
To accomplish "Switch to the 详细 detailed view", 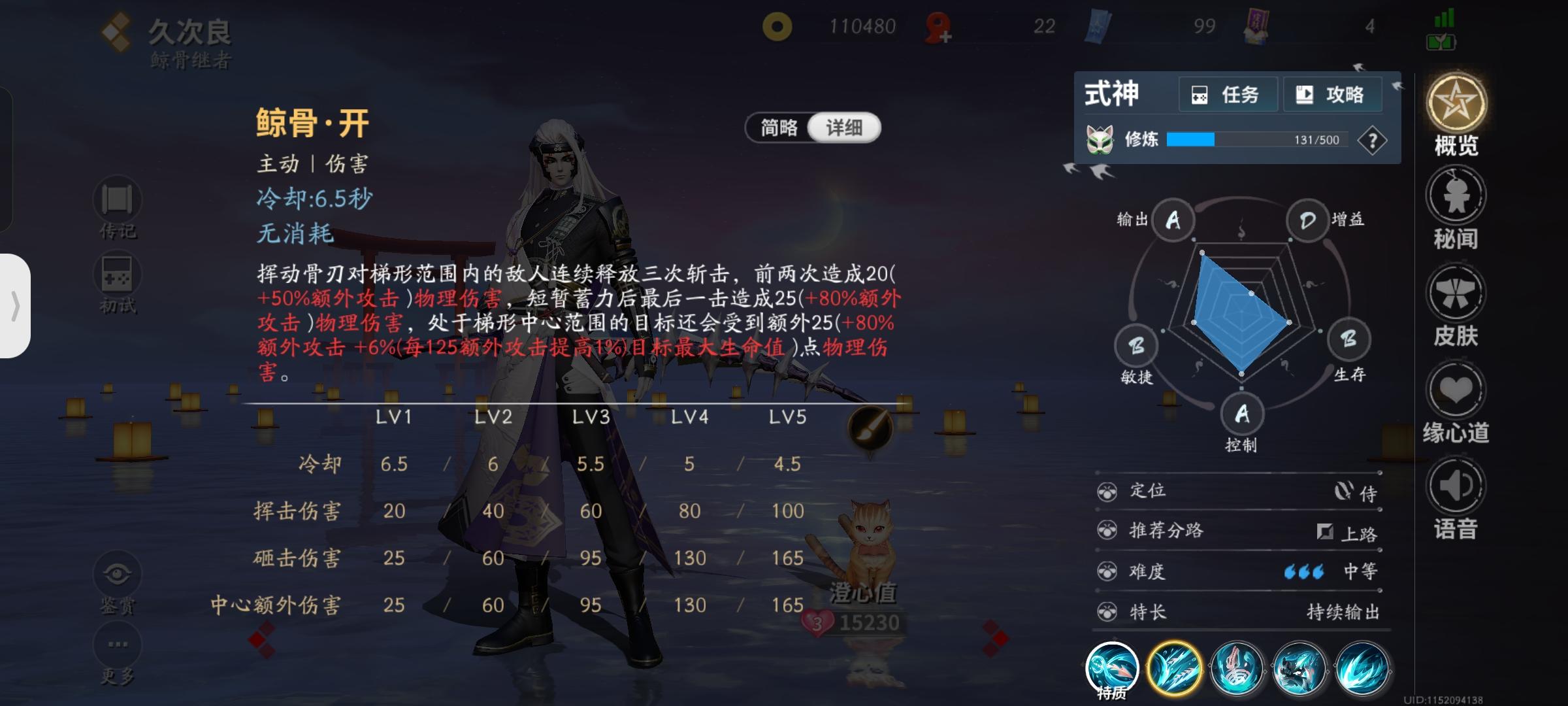I will [x=844, y=127].
